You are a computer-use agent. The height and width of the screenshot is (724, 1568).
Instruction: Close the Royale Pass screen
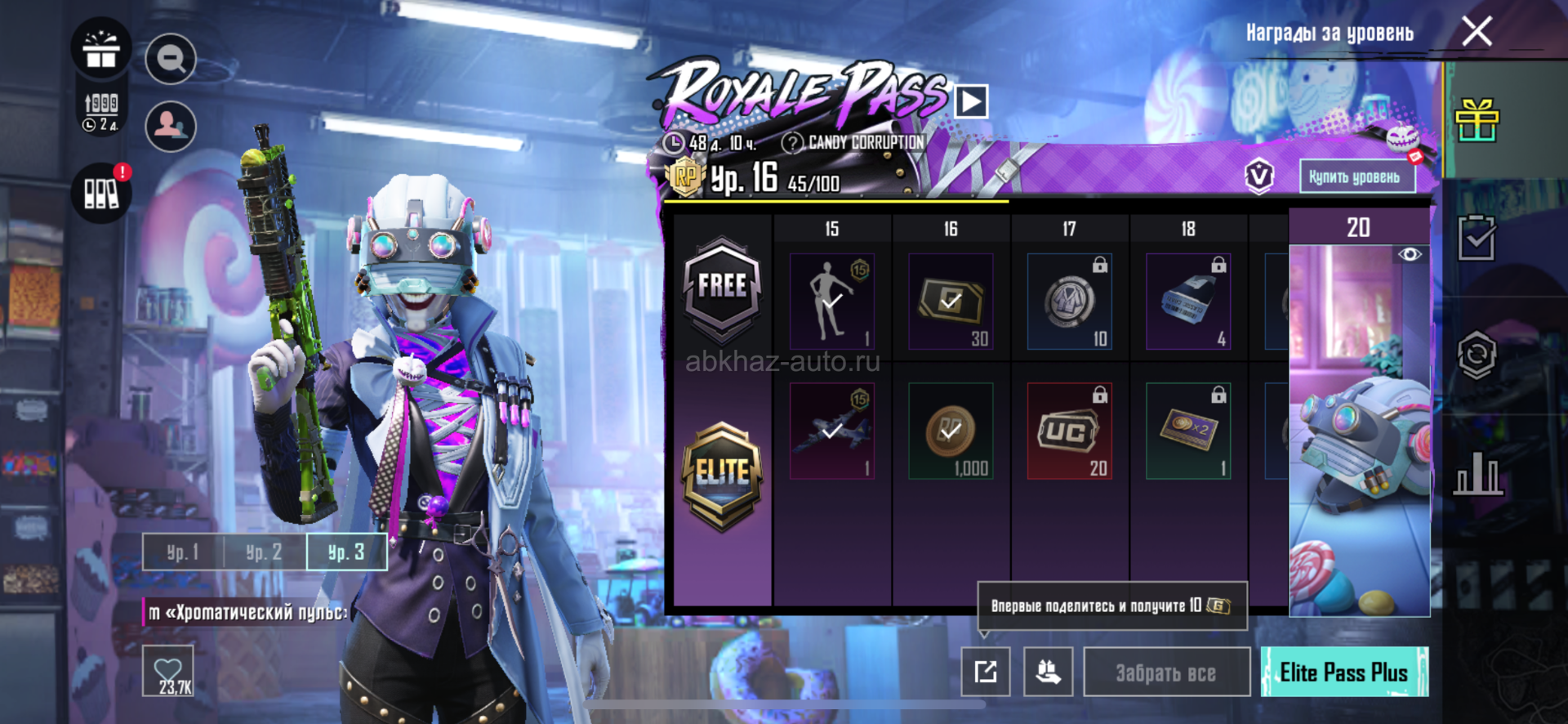(1477, 32)
